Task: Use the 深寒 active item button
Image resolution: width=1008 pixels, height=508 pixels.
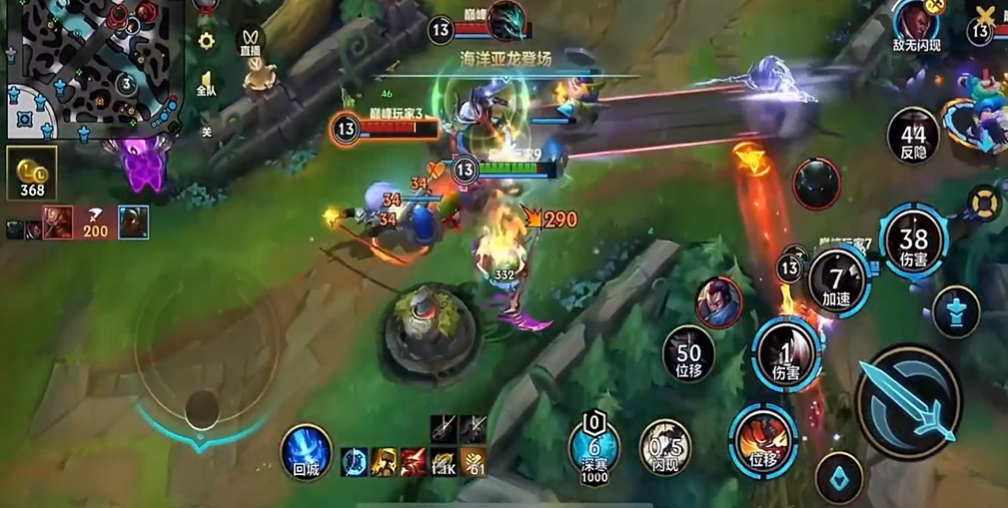Action: 594,448
